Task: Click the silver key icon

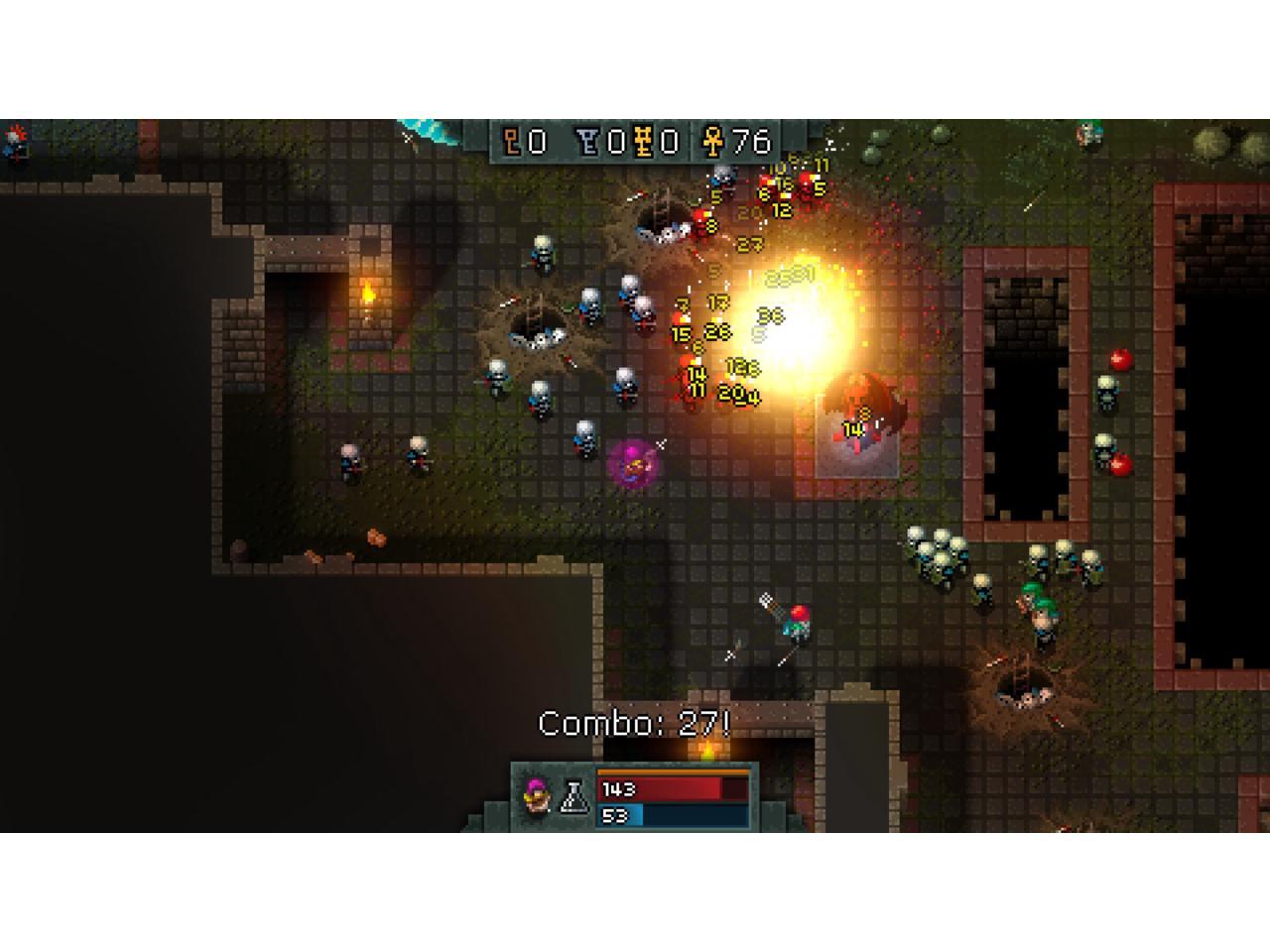Action: click(588, 143)
